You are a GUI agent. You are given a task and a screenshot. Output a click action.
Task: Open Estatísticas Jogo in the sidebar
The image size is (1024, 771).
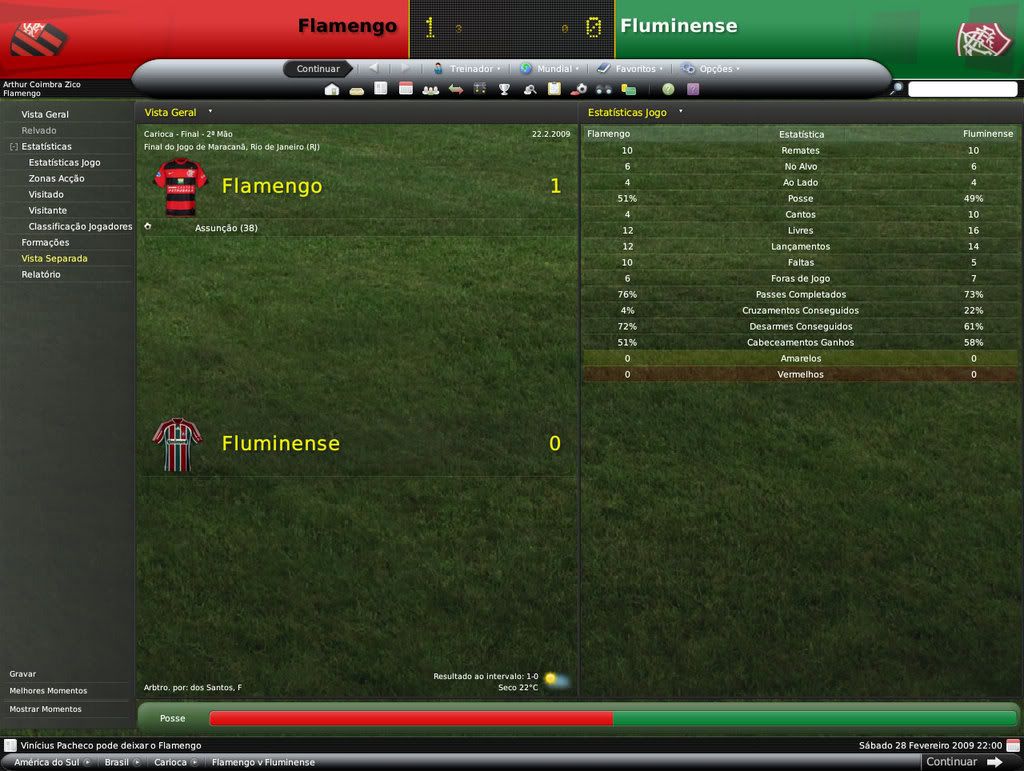click(64, 162)
